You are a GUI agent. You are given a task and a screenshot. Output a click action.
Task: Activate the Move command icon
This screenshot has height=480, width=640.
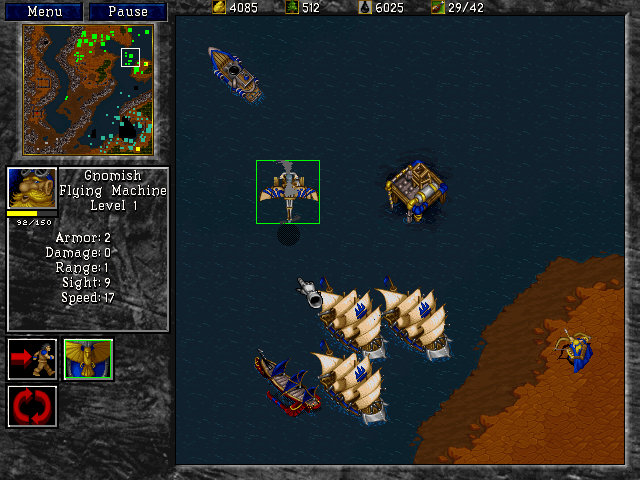(32, 360)
